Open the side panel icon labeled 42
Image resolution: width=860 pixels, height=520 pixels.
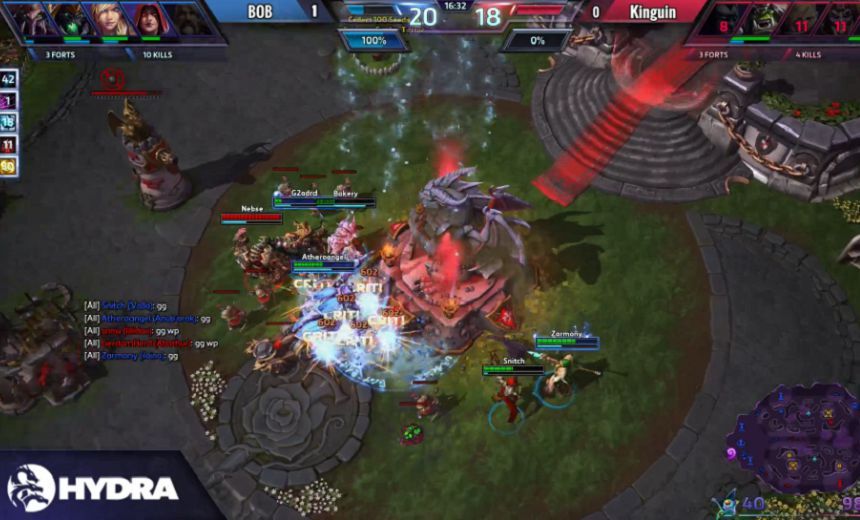[x=9, y=79]
